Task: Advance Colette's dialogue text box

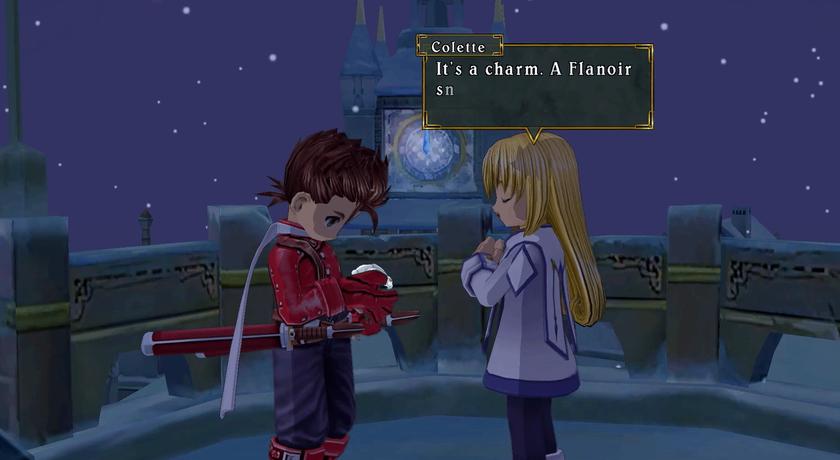Action: pyautogui.click(x=537, y=88)
